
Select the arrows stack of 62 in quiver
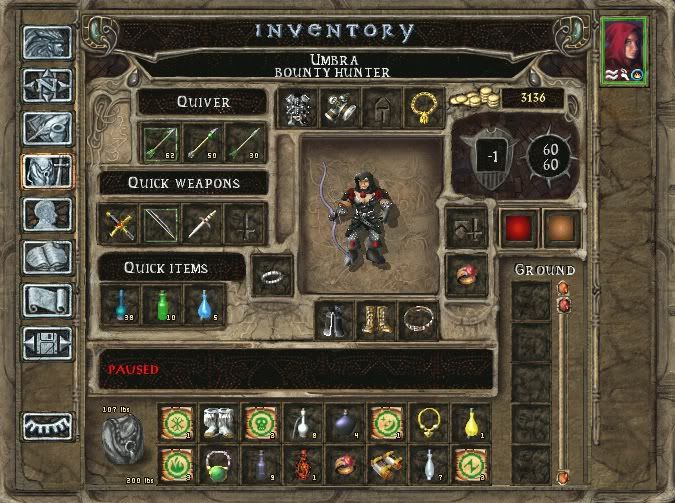click(x=160, y=141)
